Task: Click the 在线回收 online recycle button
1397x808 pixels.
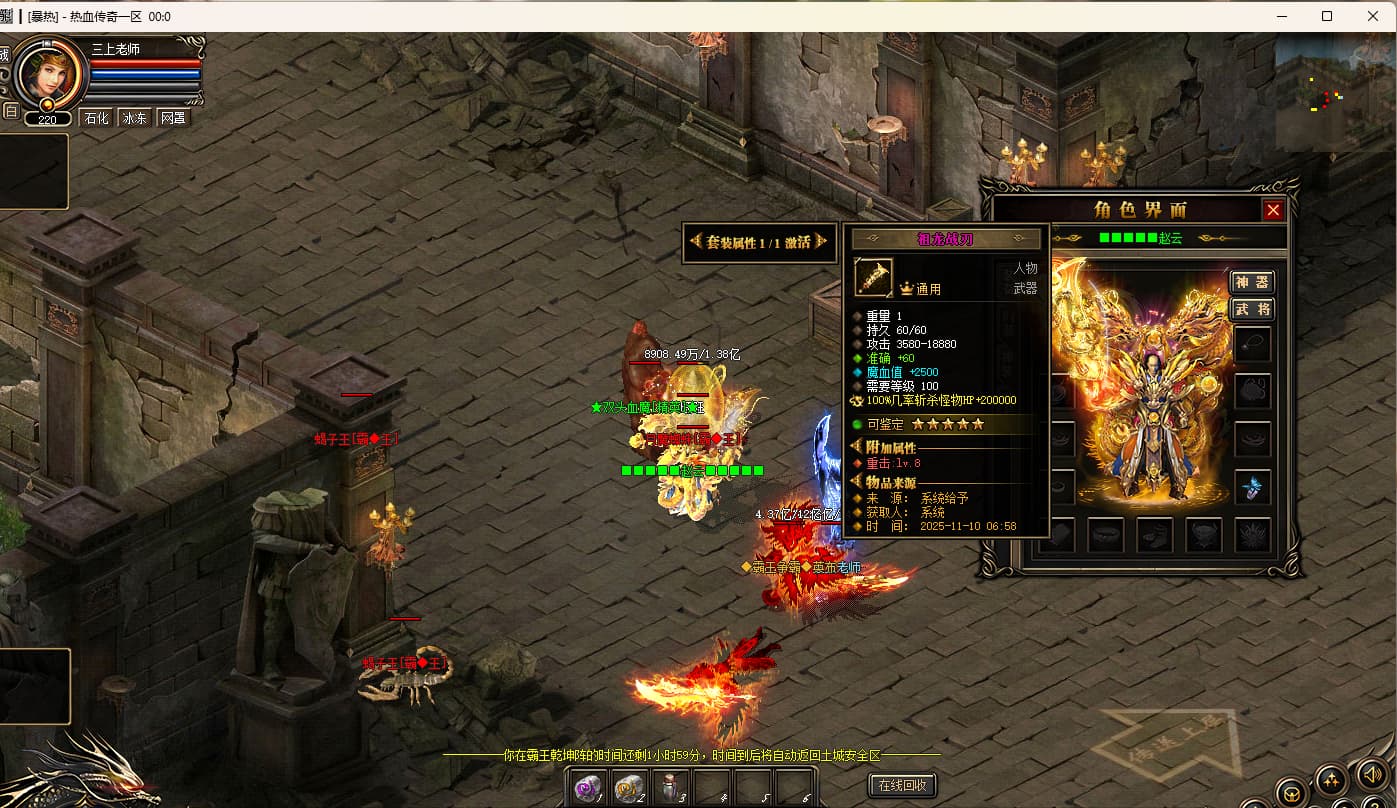Action: click(x=904, y=785)
